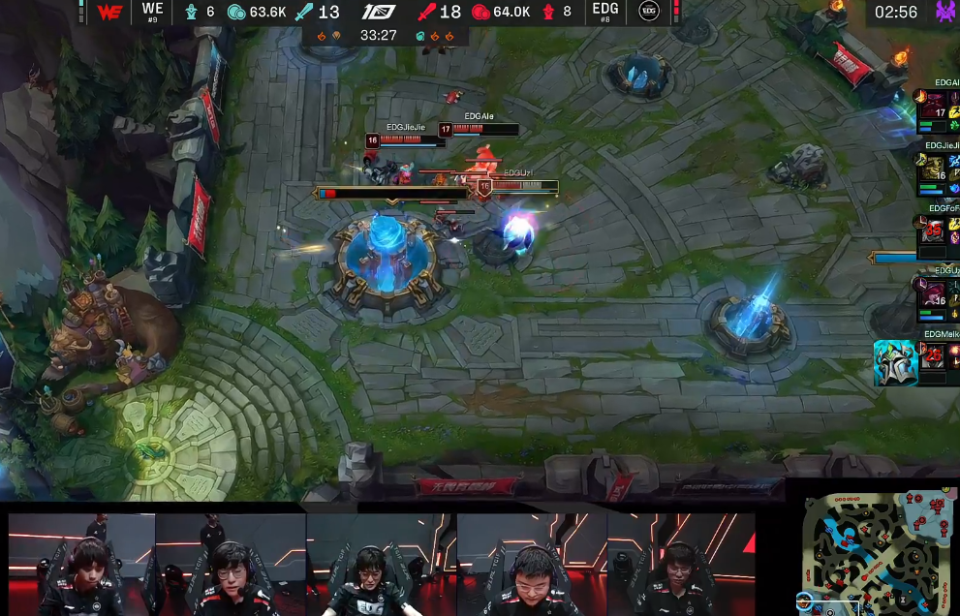
Task: Select the EDG team logo in scoreboard
Action: [649, 12]
